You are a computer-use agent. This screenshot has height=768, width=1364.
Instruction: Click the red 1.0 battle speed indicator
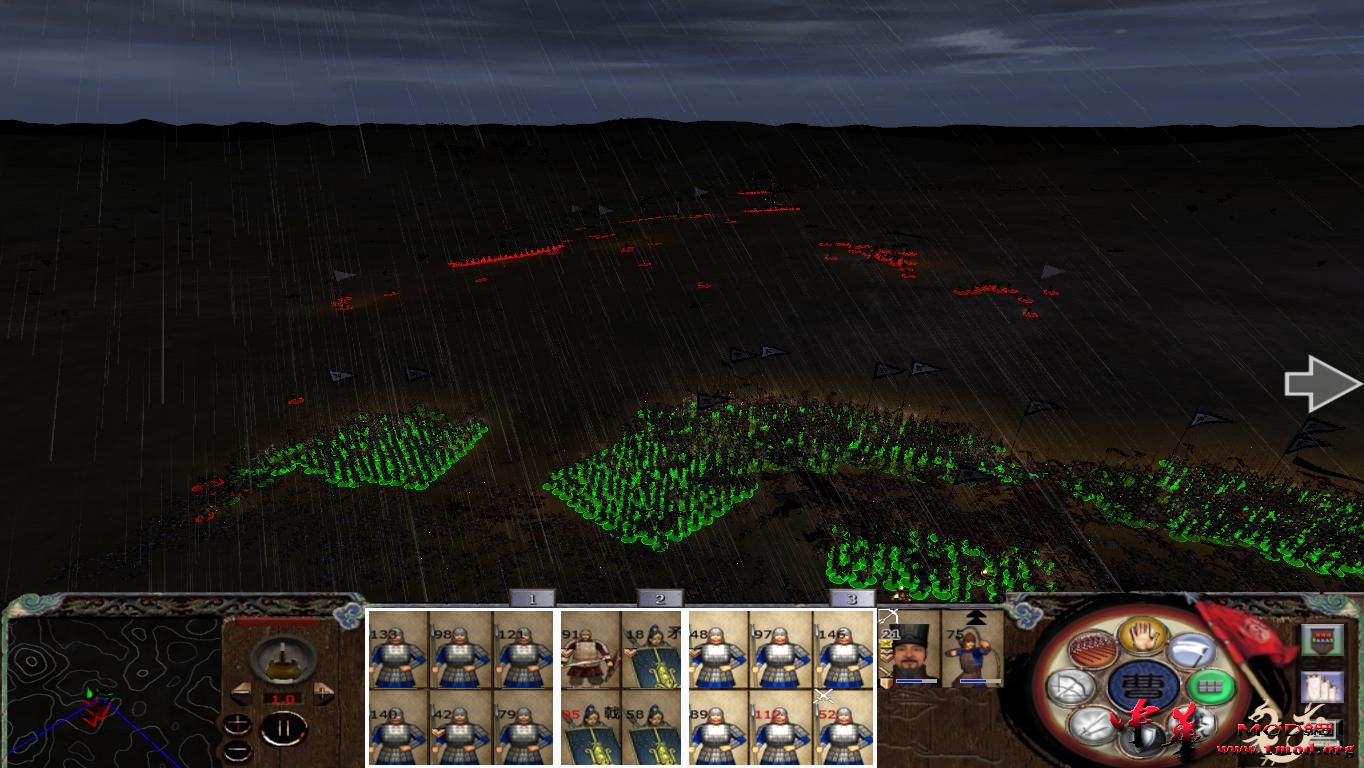click(283, 698)
